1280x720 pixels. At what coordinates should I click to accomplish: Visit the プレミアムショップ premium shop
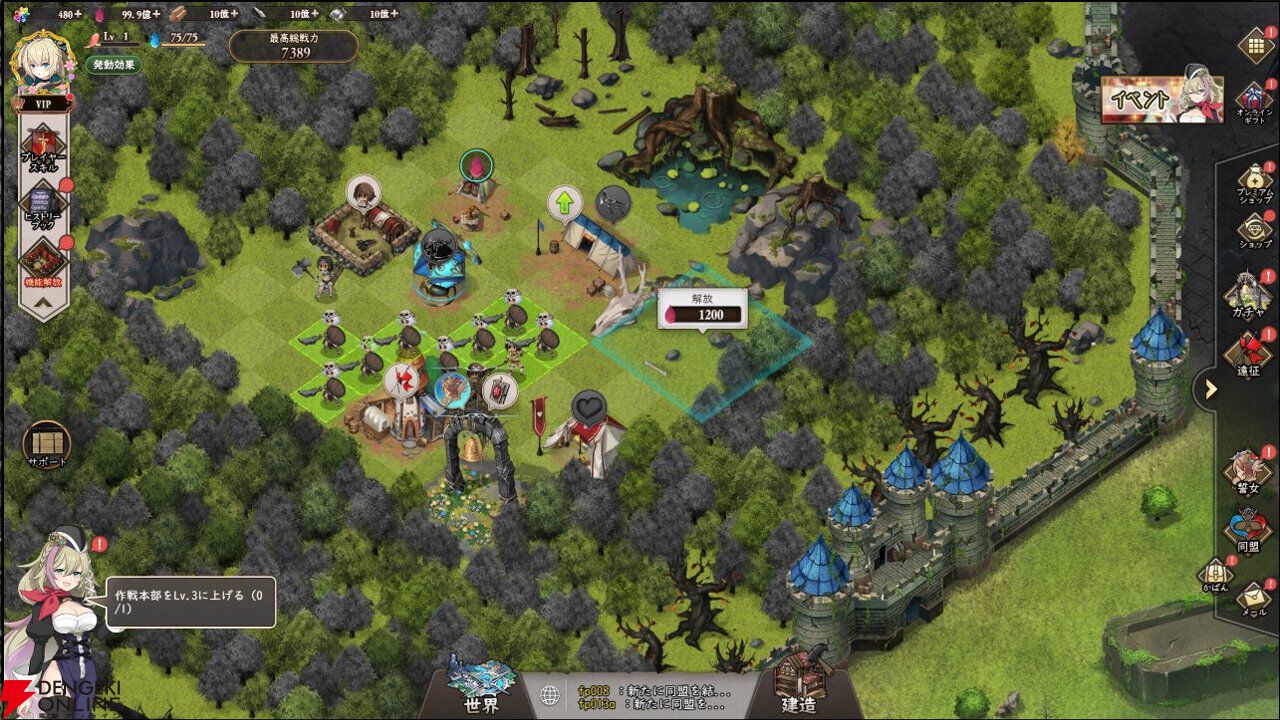point(1255,186)
